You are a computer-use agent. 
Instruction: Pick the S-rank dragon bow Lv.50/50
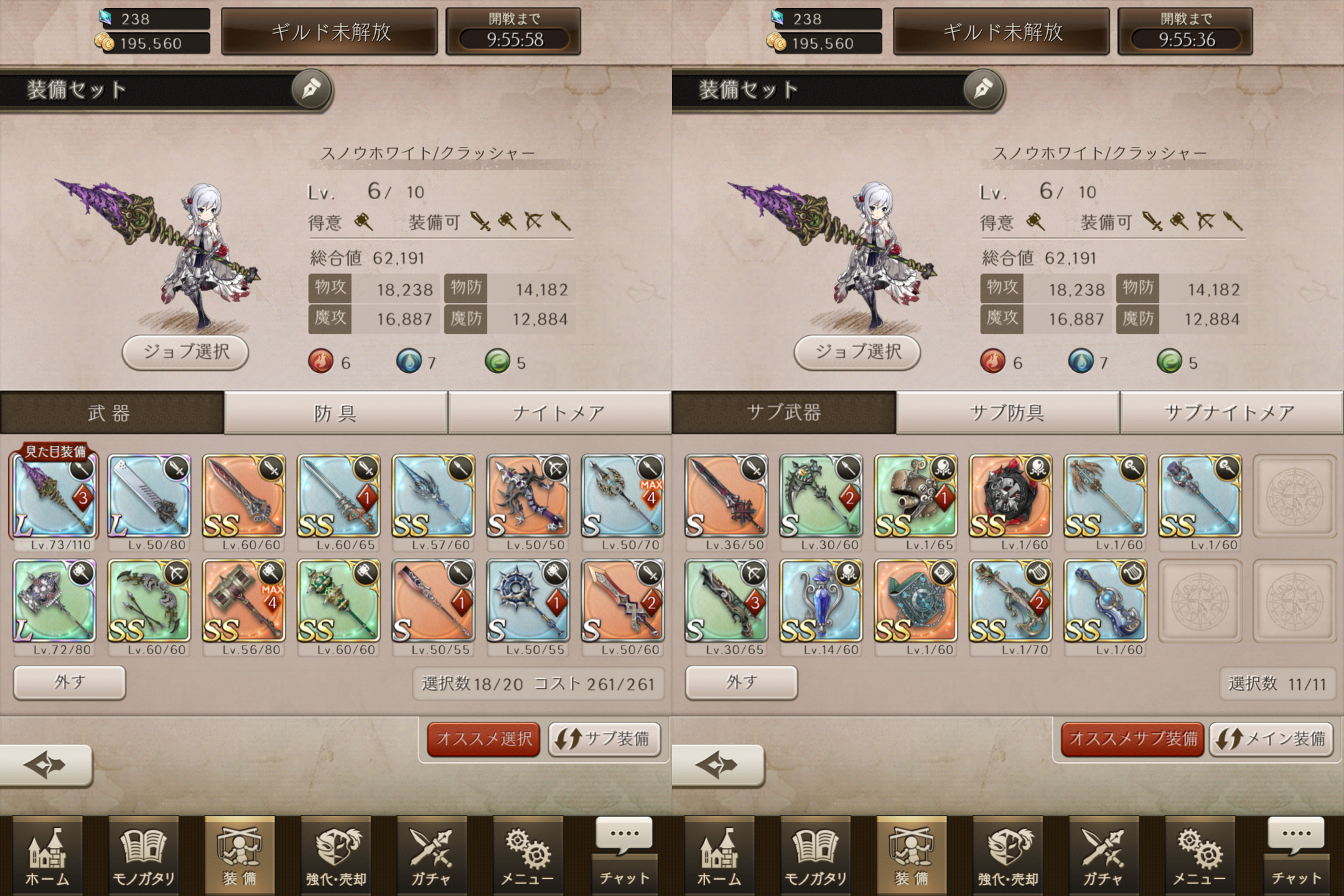[x=527, y=496]
